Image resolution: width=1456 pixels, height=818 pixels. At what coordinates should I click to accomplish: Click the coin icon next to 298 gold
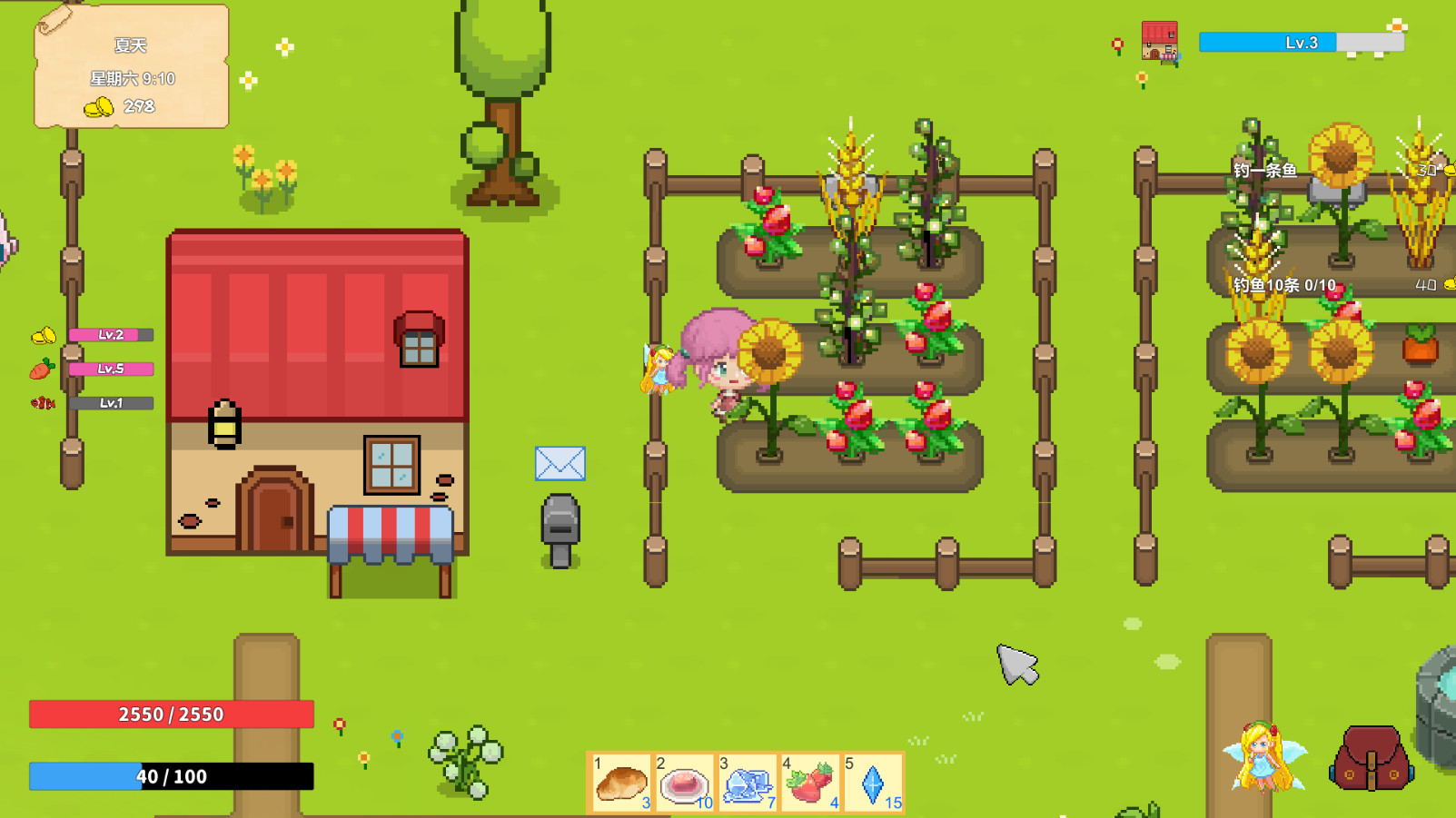[x=97, y=107]
